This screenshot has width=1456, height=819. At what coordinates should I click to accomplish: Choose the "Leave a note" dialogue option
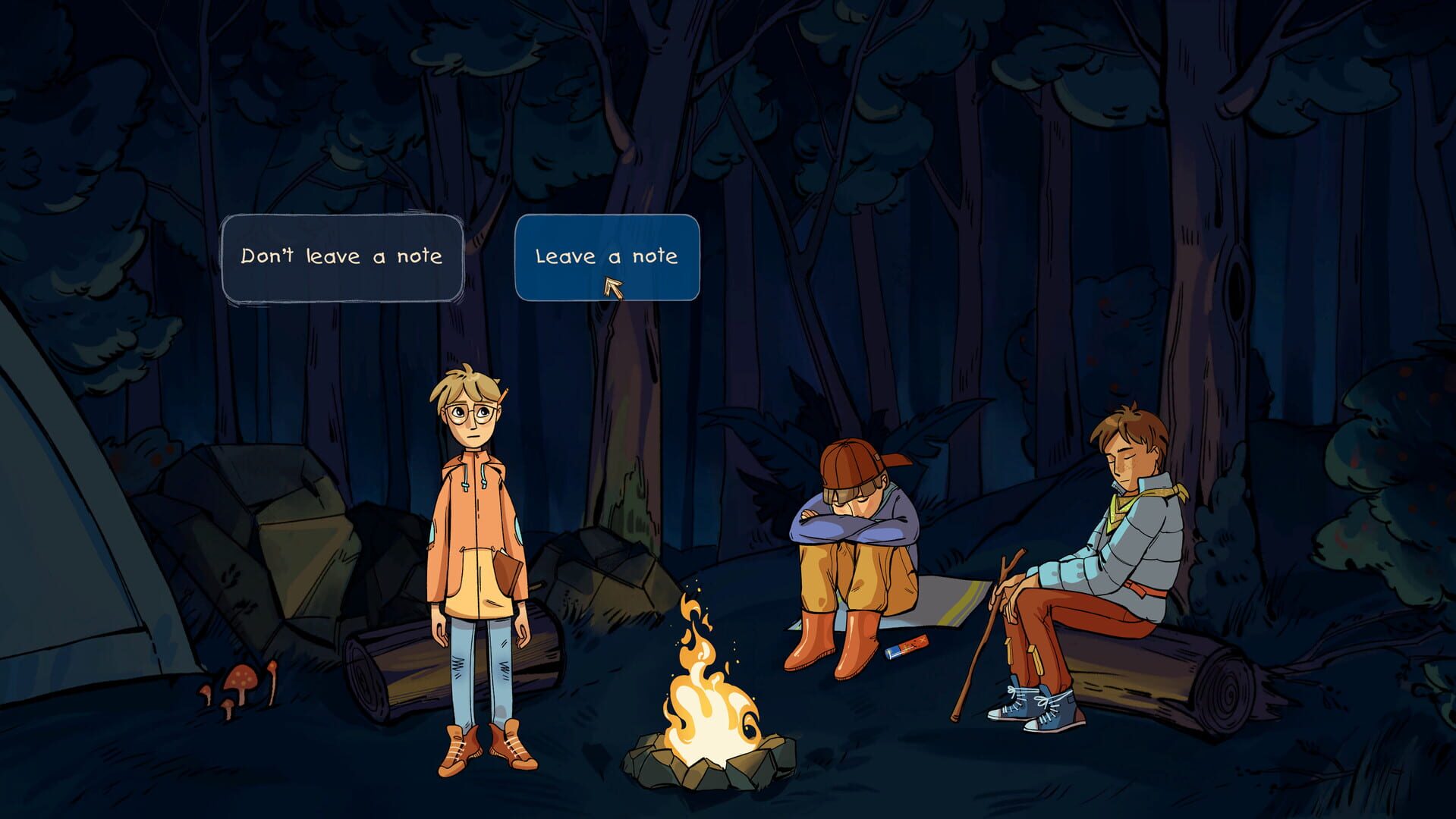click(607, 258)
